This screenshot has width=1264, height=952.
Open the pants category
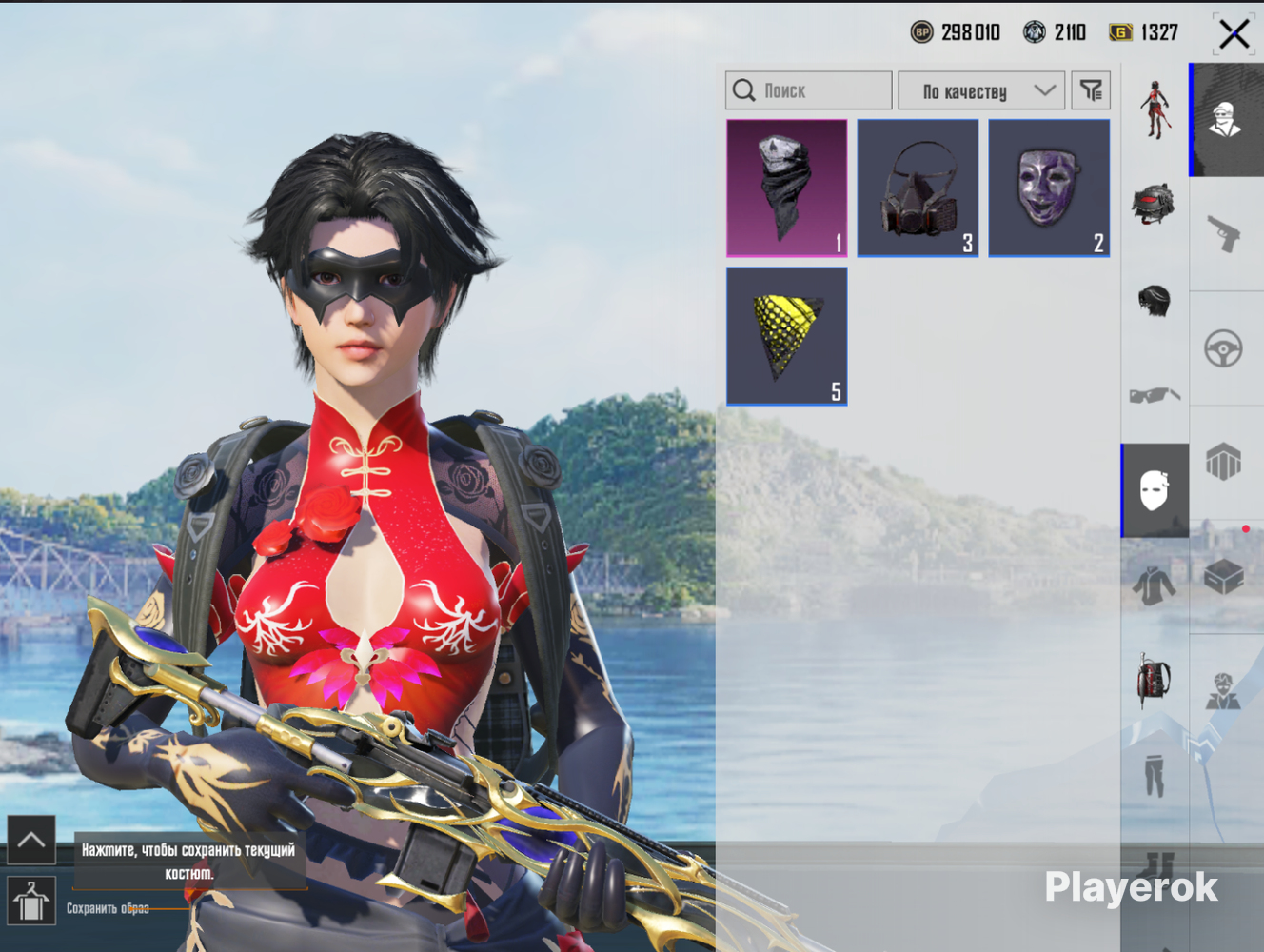tap(1155, 775)
